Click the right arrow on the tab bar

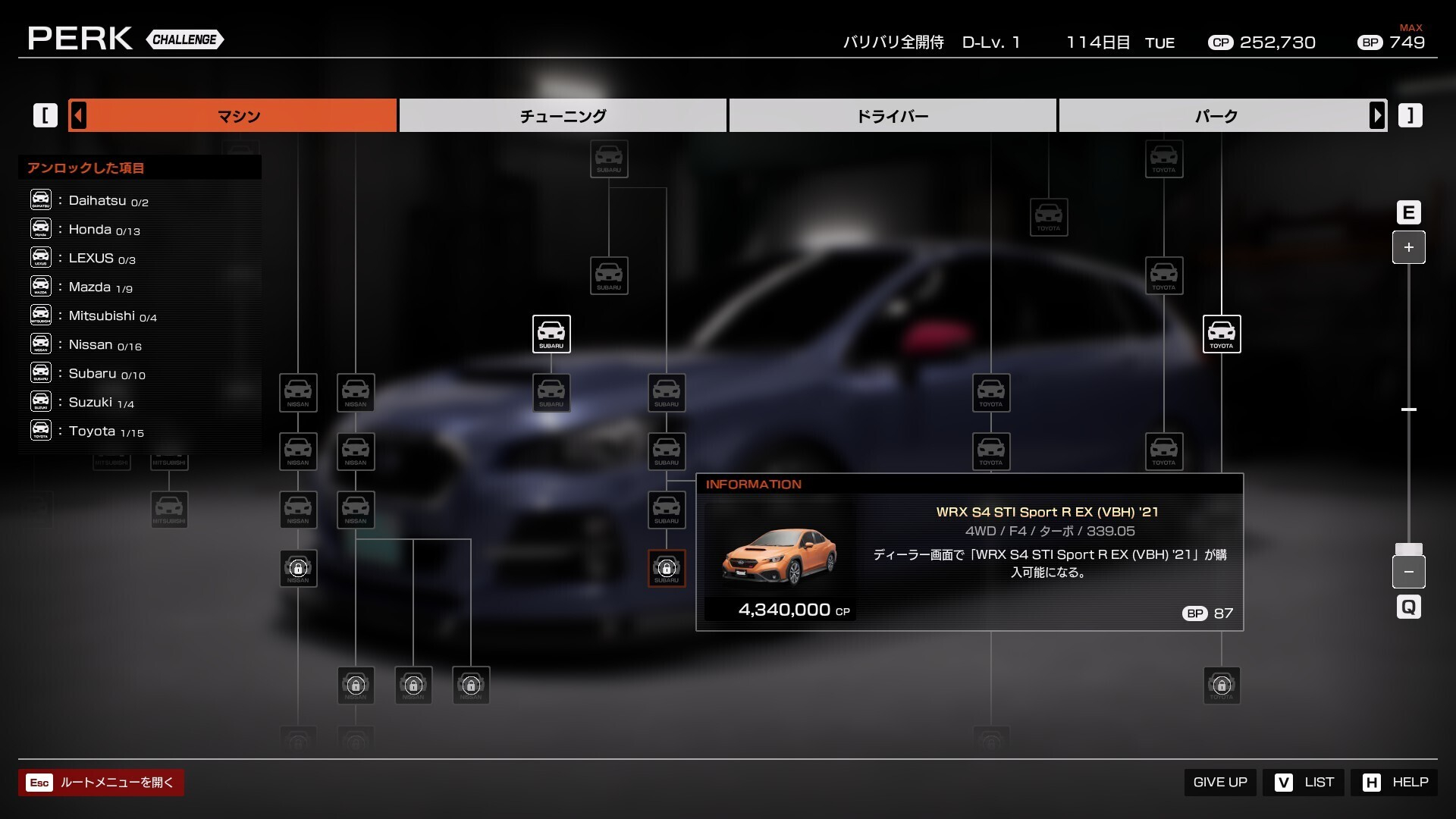click(x=1377, y=116)
